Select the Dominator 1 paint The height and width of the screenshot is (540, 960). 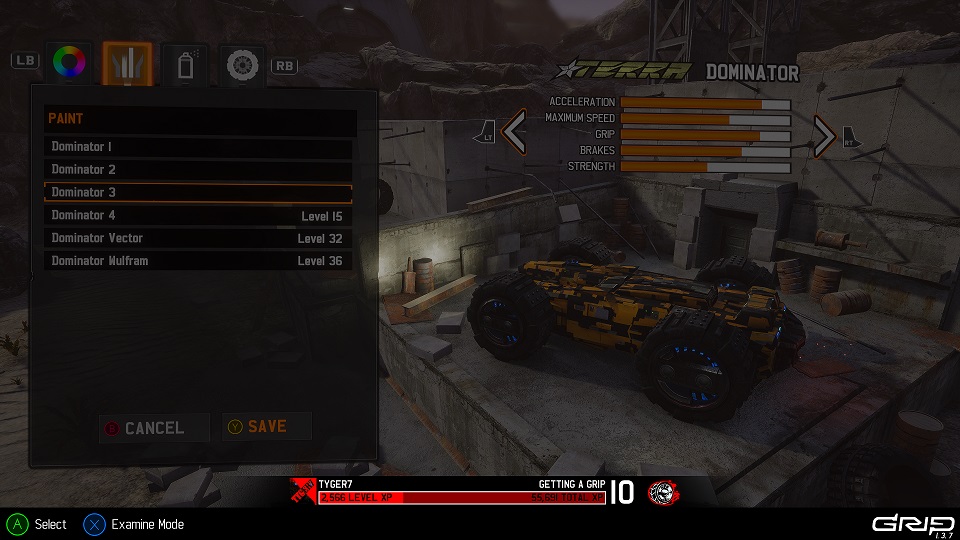(x=198, y=147)
